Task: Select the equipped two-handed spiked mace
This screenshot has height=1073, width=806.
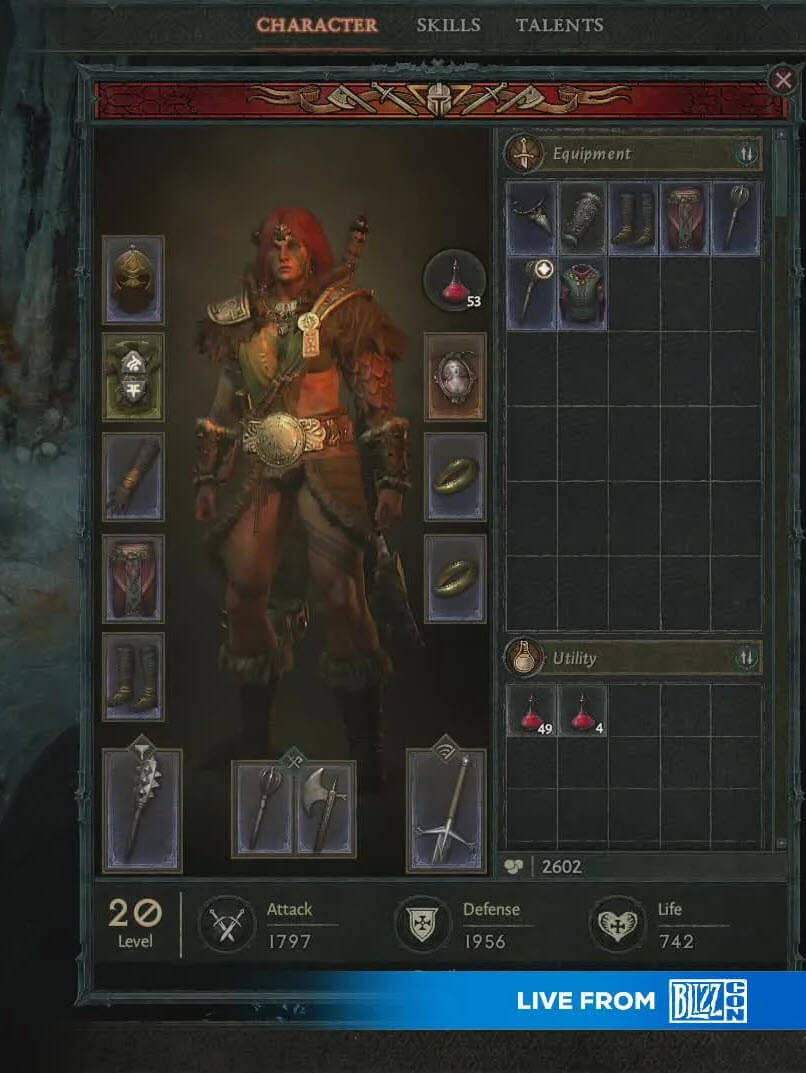Action: click(142, 808)
